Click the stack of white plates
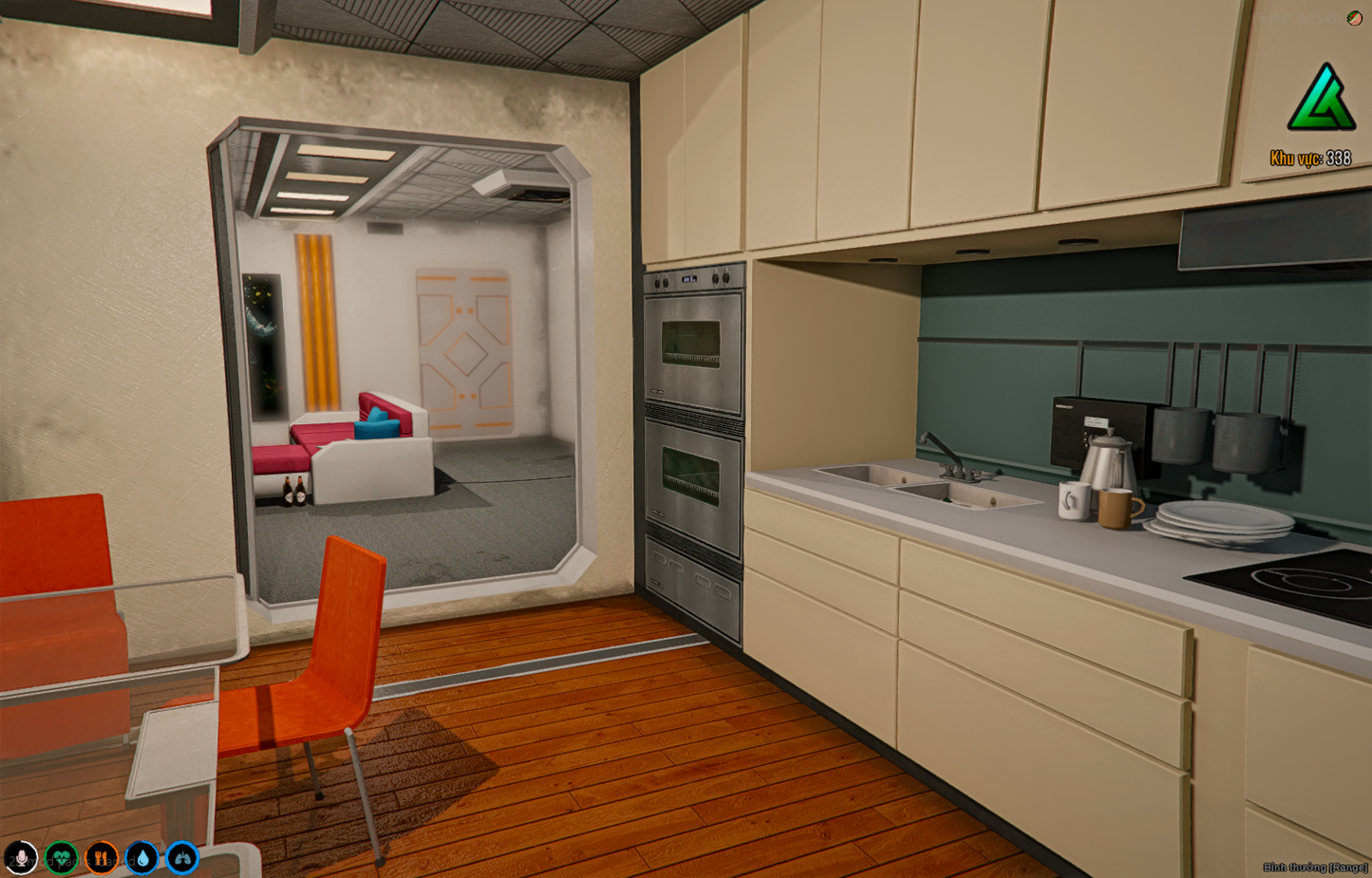Viewport: 1372px width, 878px height. point(1220,520)
